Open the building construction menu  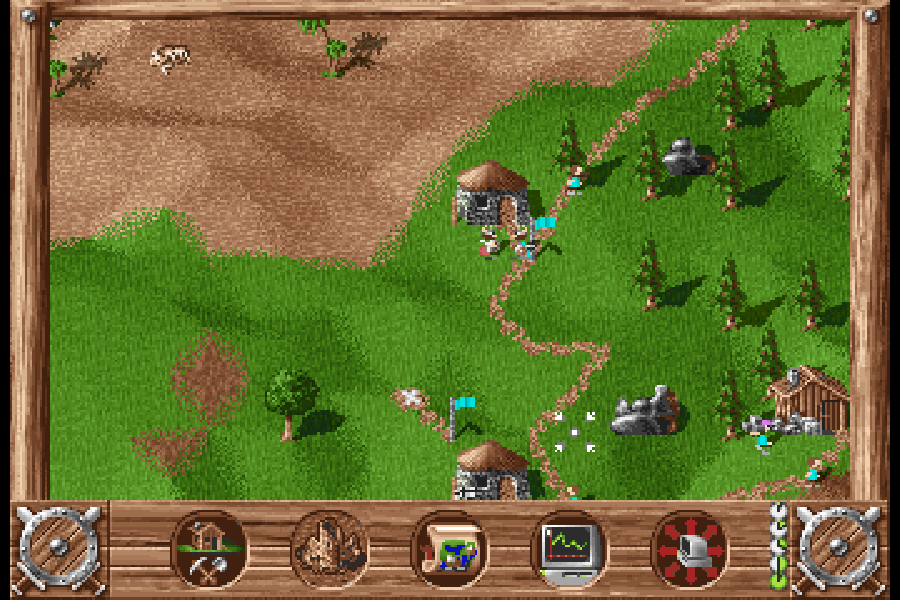(x=210, y=548)
